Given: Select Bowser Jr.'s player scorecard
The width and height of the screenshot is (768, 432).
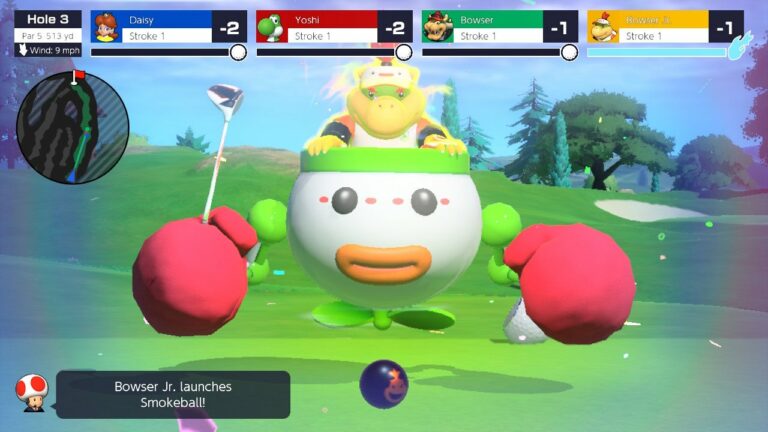Looking at the screenshot, I should (665, 27).
